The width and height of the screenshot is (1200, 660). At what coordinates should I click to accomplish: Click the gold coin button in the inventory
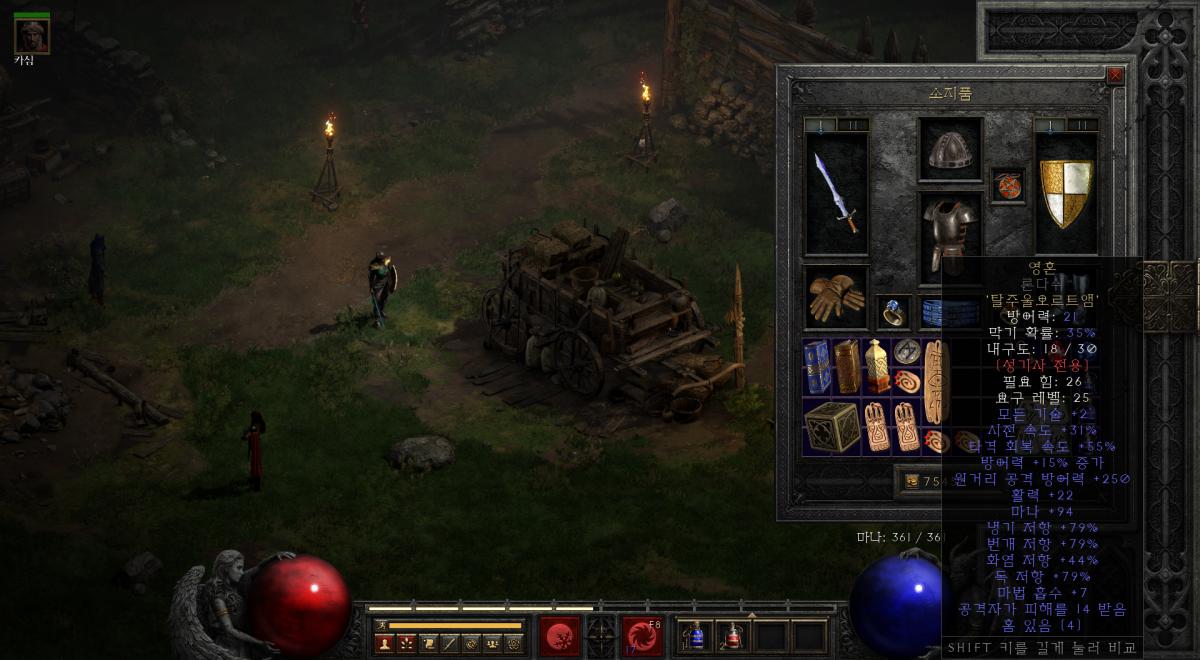(912, 481)
